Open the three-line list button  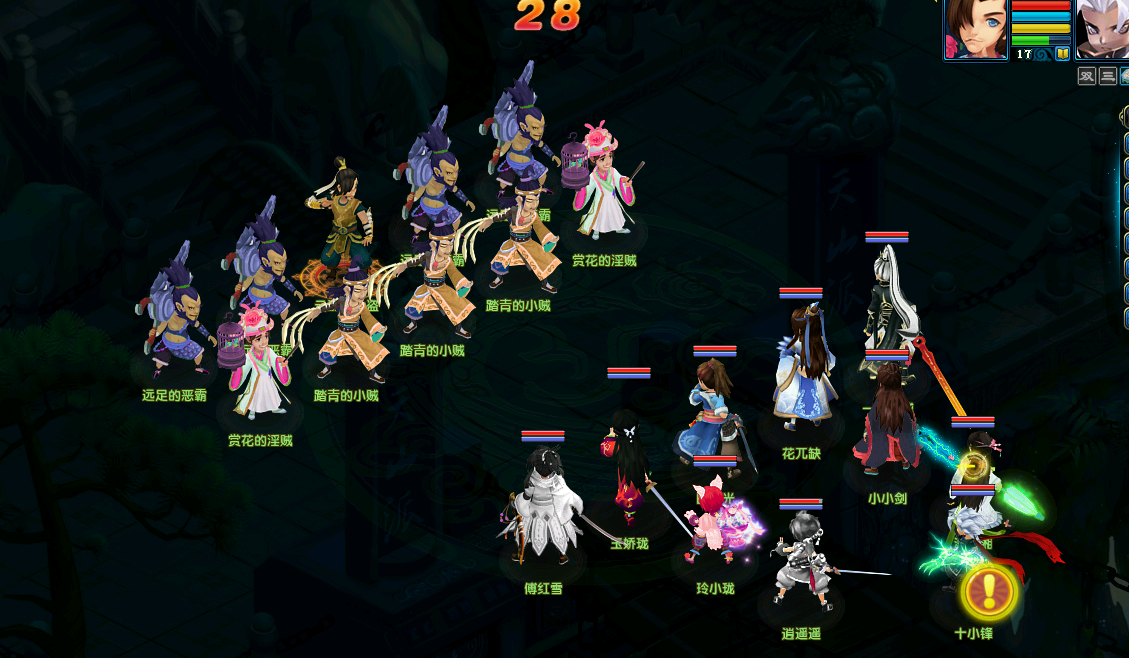pyautogui.click(x=1108, y=76)
